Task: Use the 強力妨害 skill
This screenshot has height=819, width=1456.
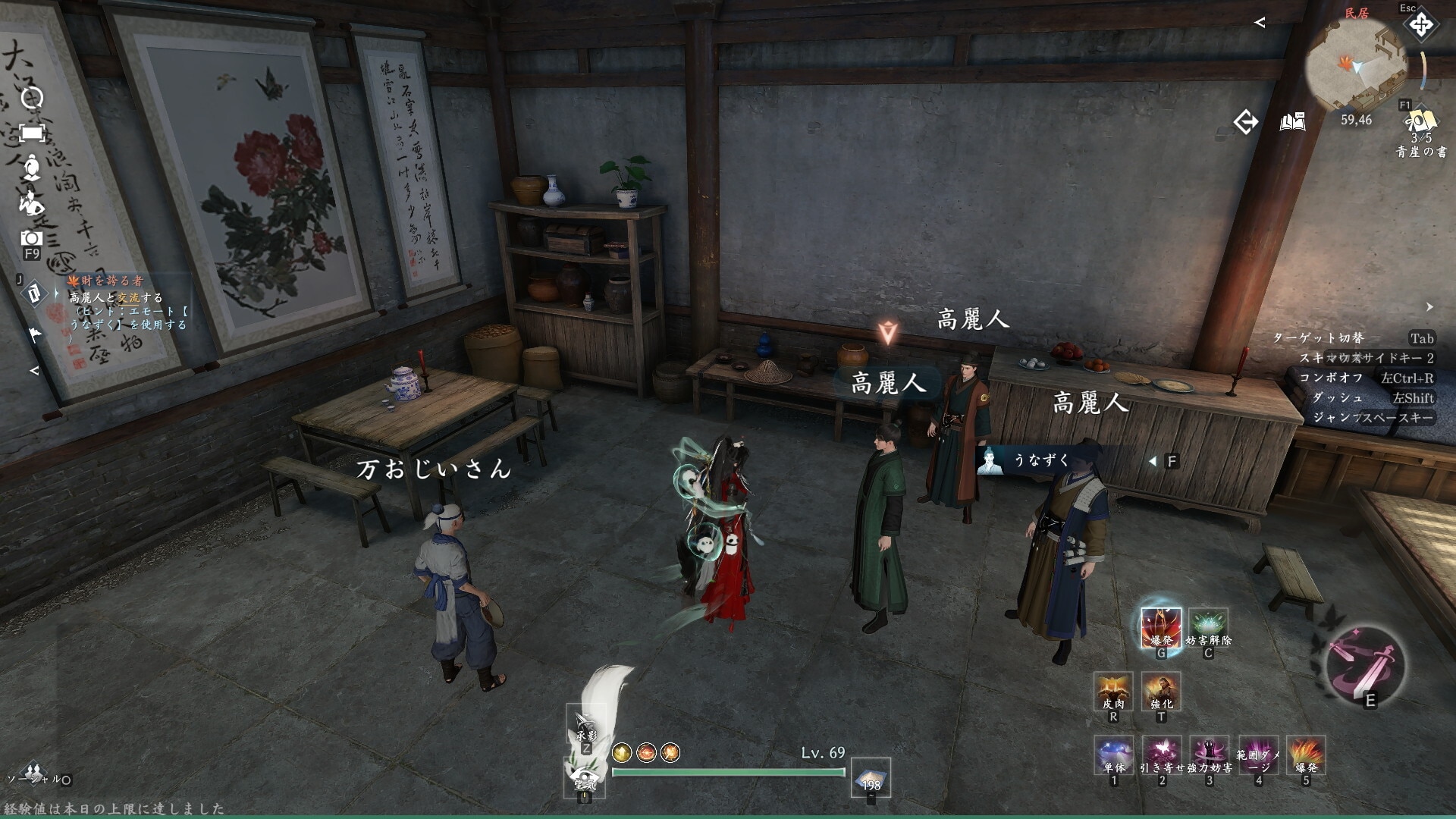Action: coord(1210,755)
